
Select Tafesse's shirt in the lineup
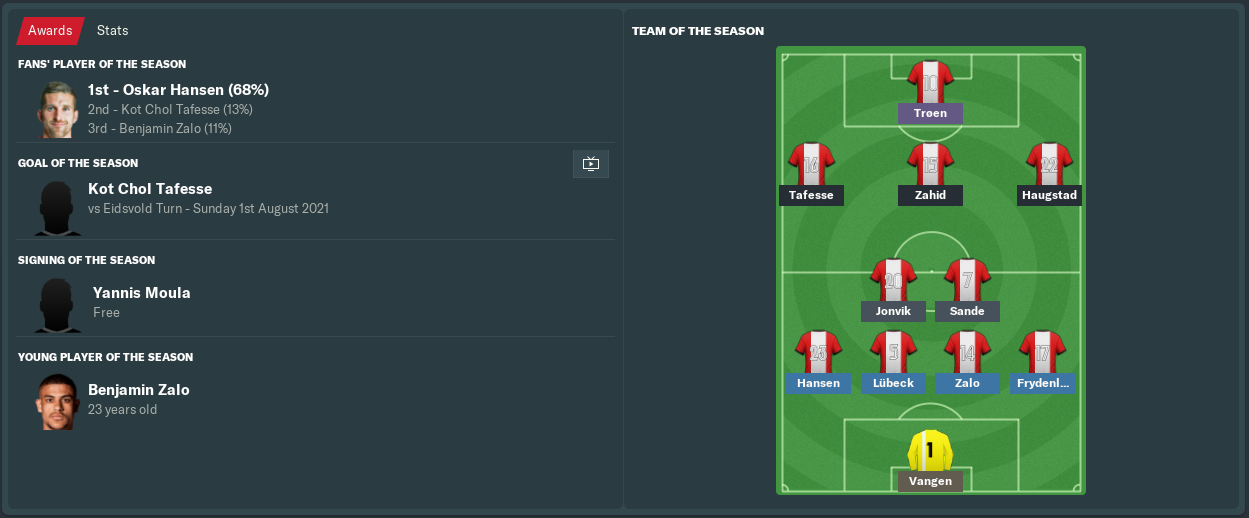pyautogui.click(x=811, y=164)
